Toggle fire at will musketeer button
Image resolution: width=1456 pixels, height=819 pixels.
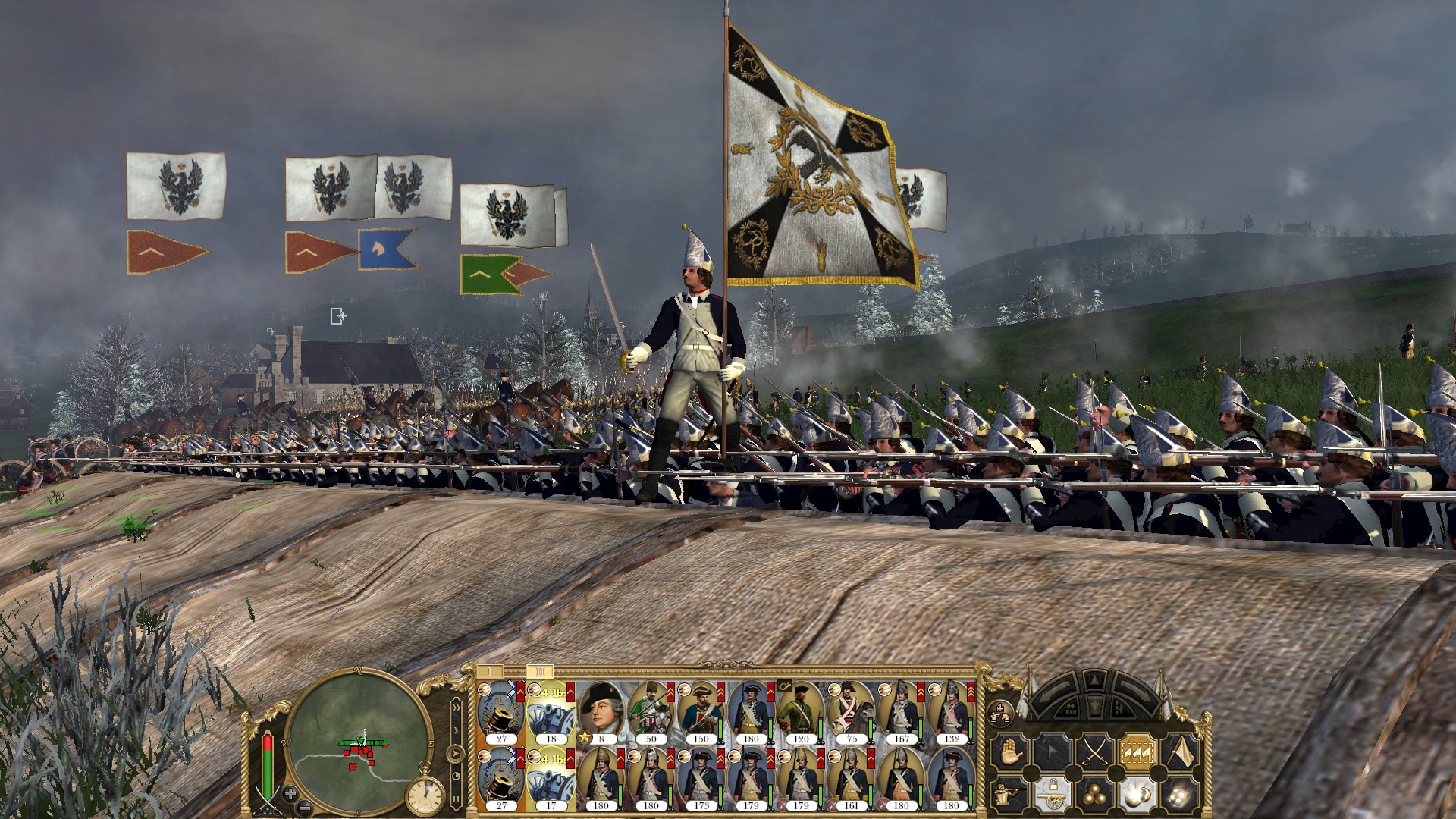(x=1010, y=792)
